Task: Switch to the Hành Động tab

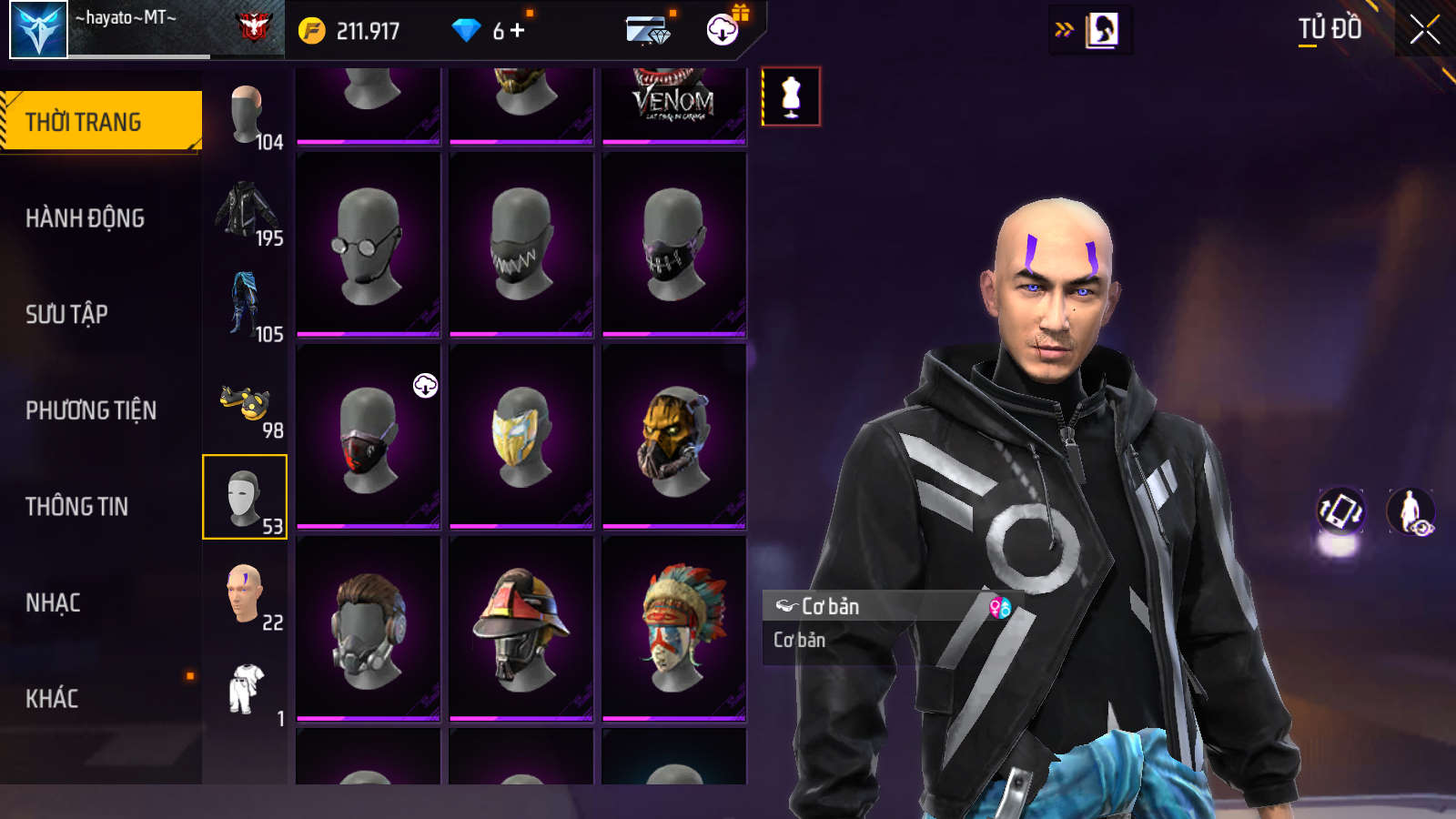Action: click(85, 218)
